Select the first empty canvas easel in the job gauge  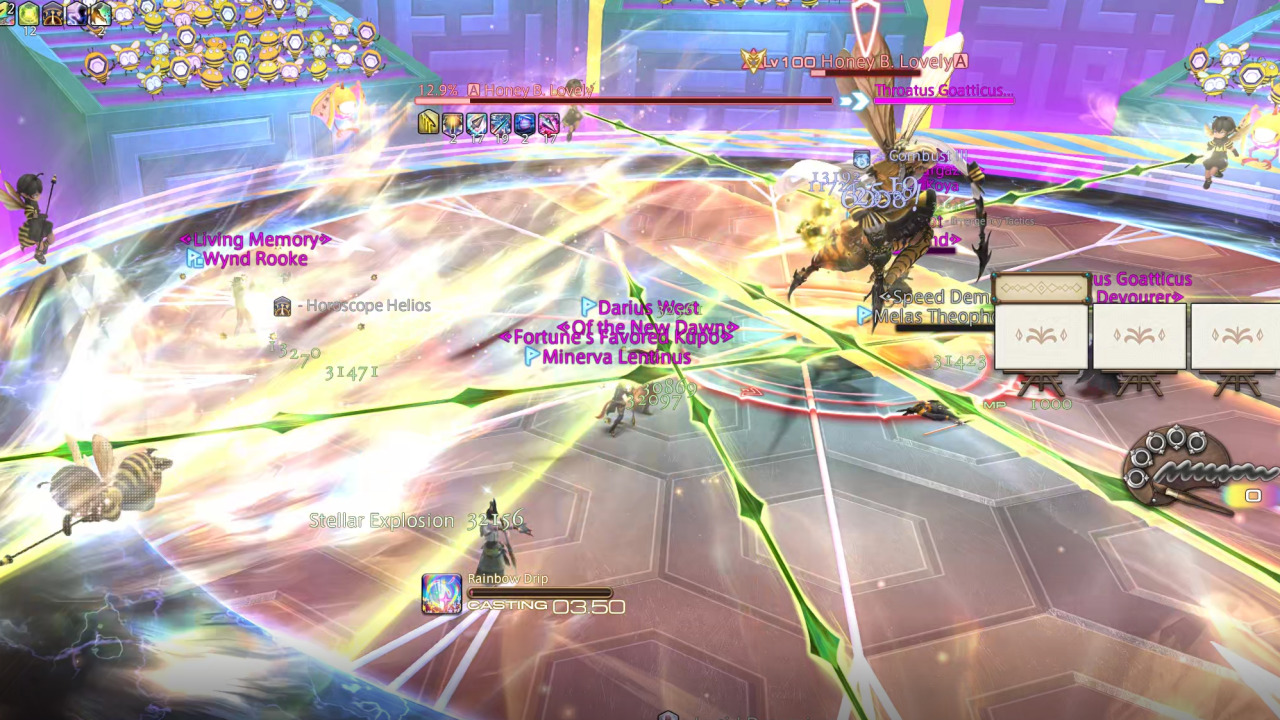(x=1040, y=337)
